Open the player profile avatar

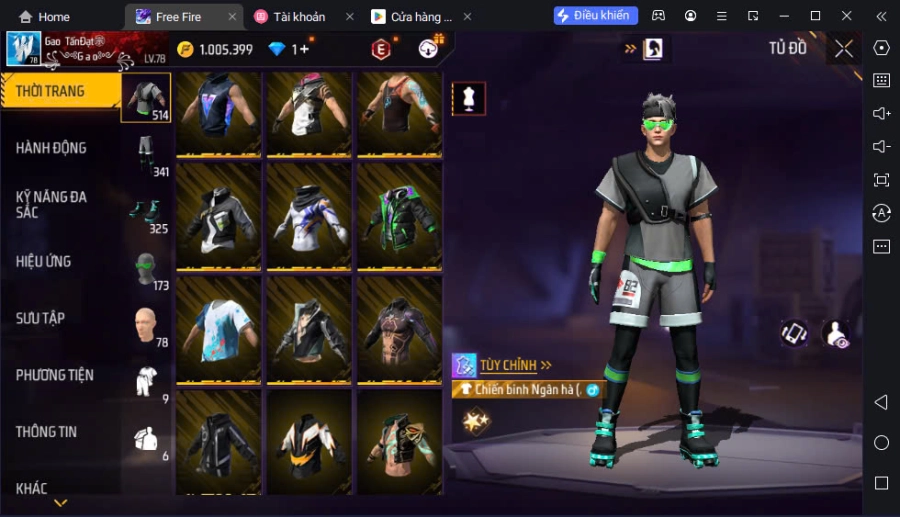[x=23, y=49]
